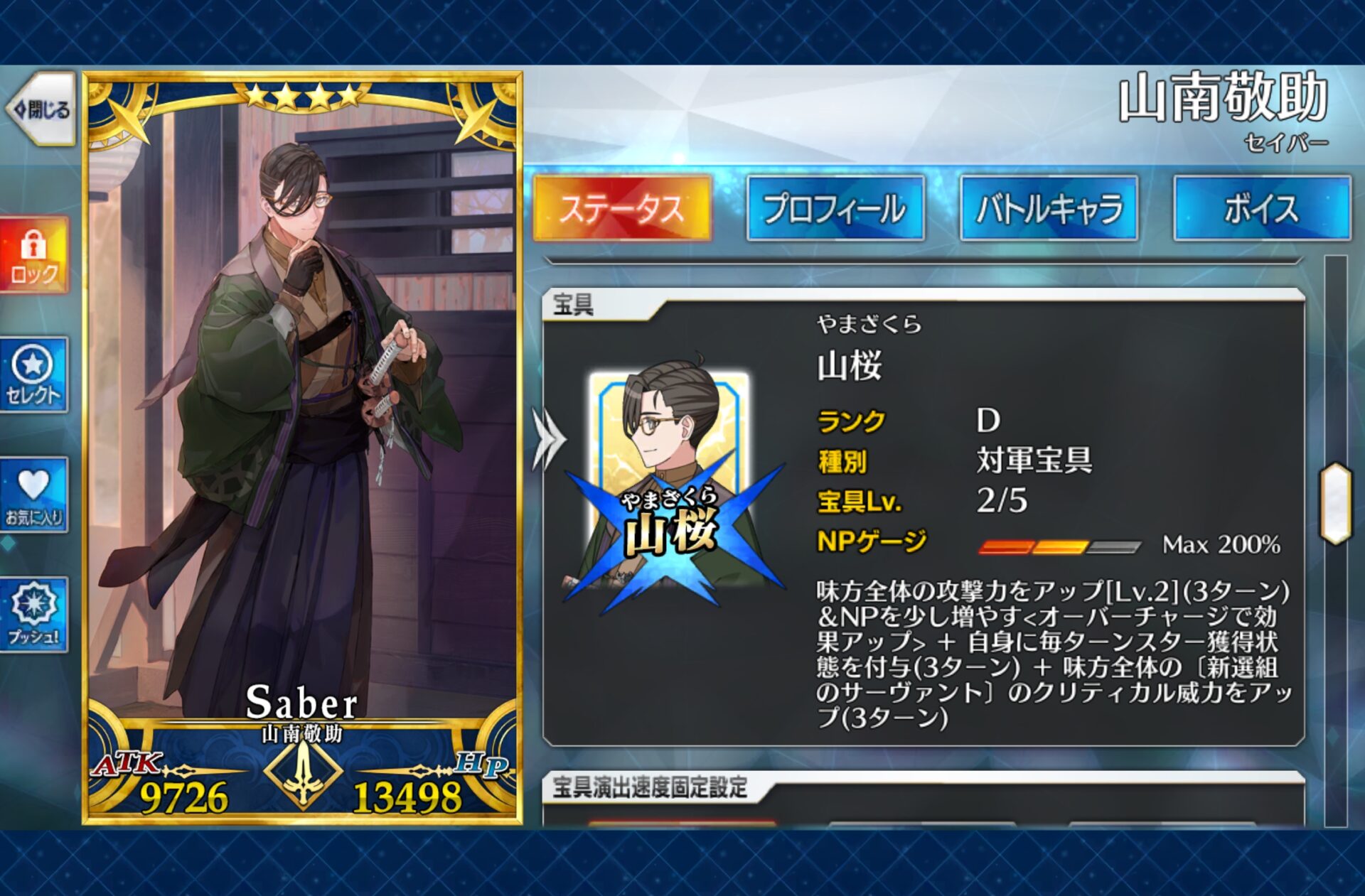Tap the プッシュ! button
Image resolution: width=1365 pixels, height=896 pixels.
34,615
